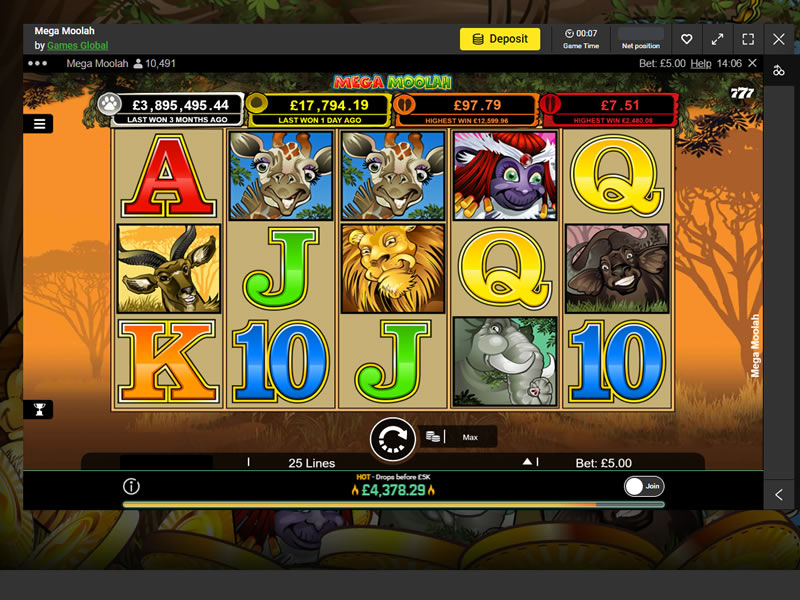Toggle the Join jackpot switch
Image resolution: width=800 pixels, height=600 pixels.
(643, 487)
